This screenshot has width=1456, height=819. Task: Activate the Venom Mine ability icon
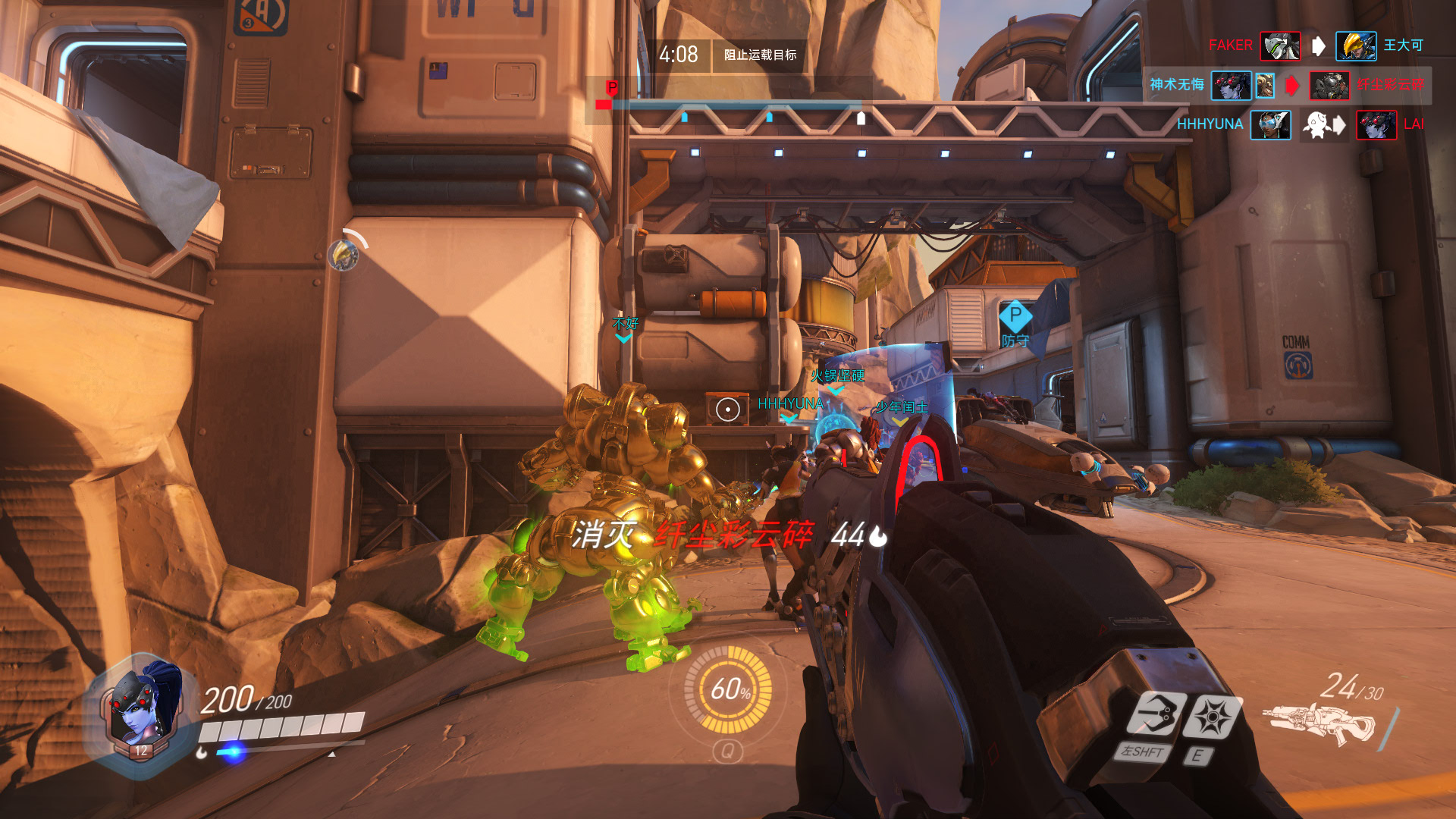tap(1212, 717)
